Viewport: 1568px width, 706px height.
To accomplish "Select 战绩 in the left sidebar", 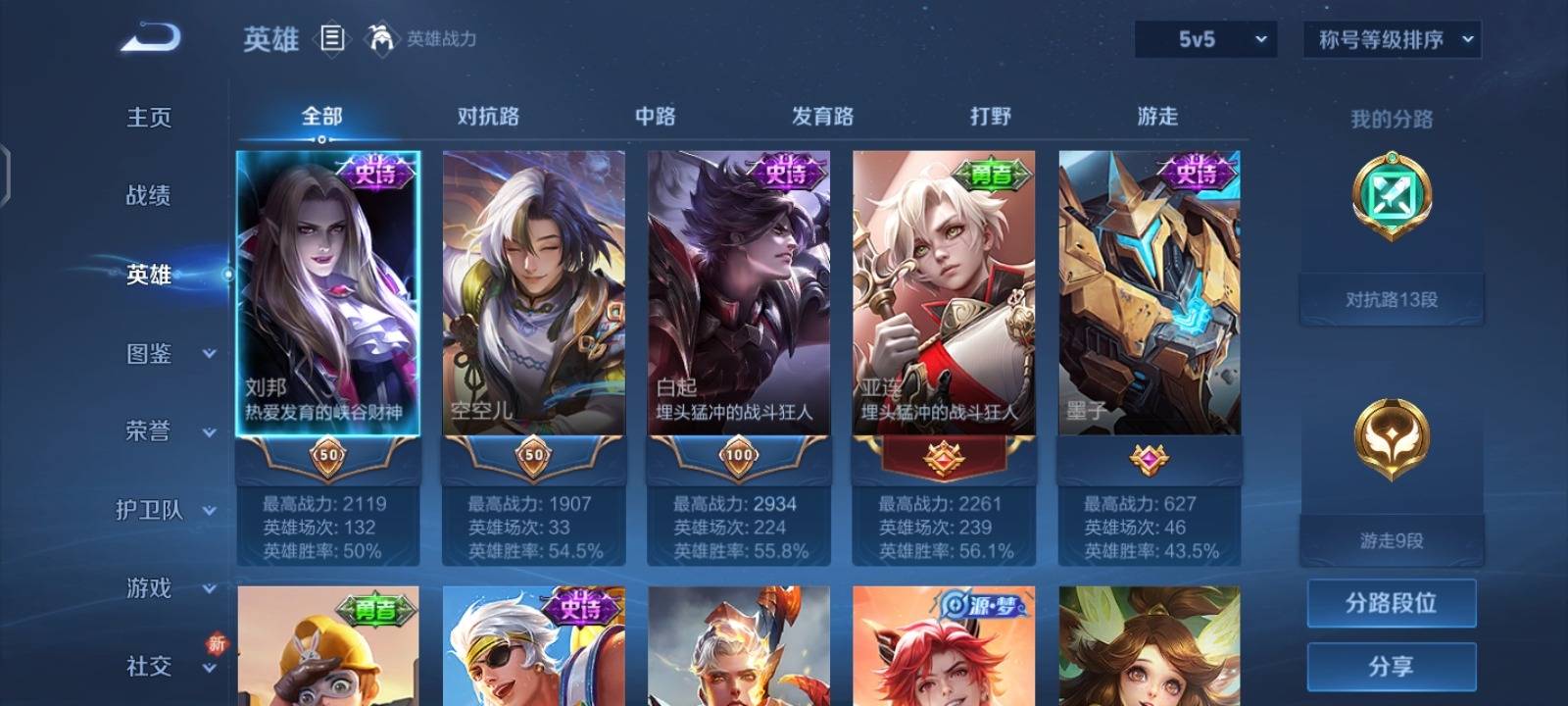I will pyautogui.click(x=149, y=197).
